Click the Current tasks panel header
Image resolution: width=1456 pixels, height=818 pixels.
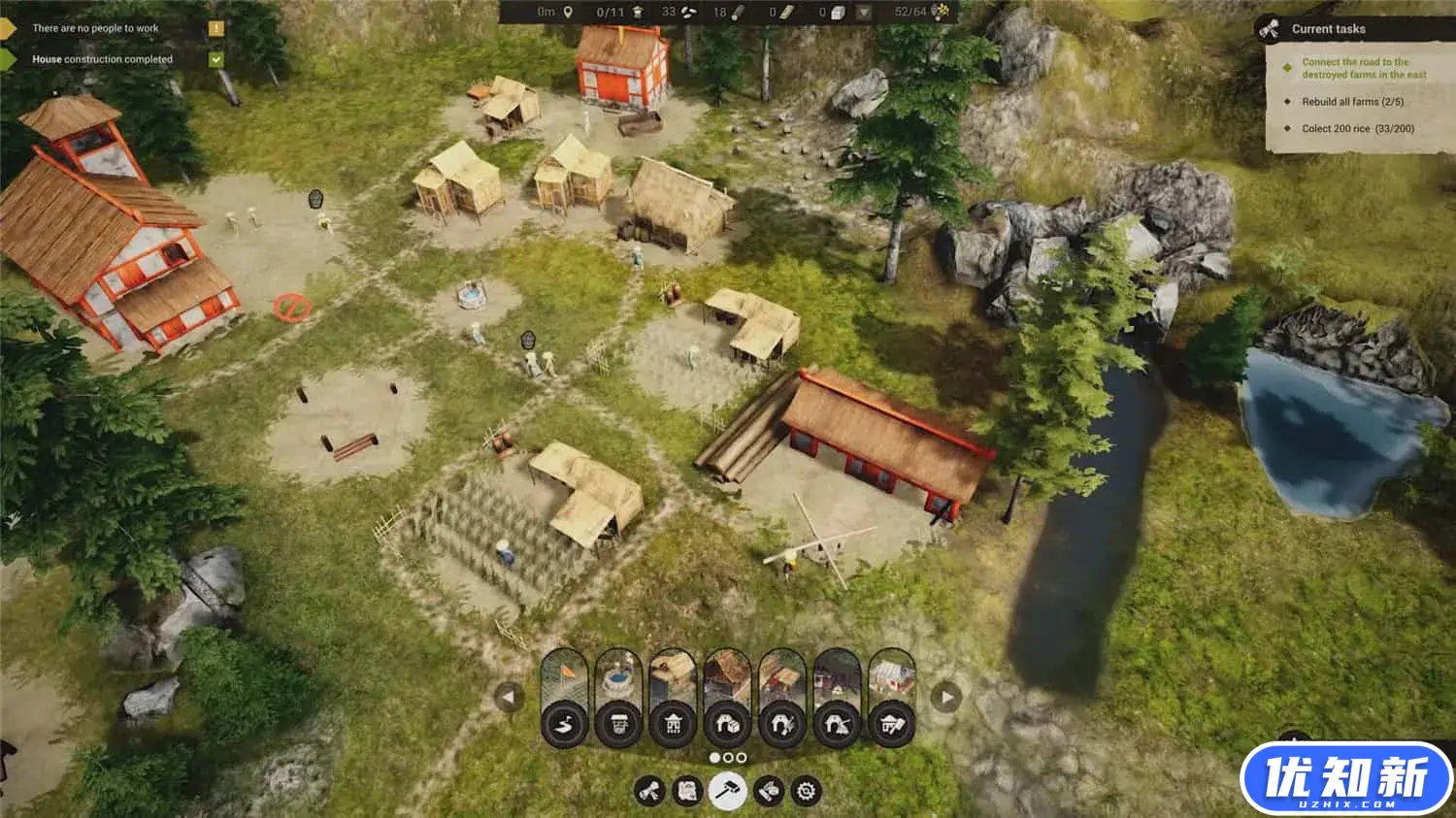[1328, 29]
